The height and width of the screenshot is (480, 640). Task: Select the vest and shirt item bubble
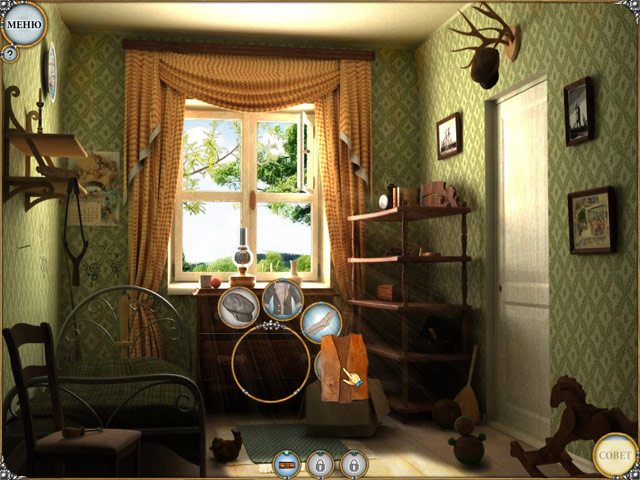click(283, 298)
